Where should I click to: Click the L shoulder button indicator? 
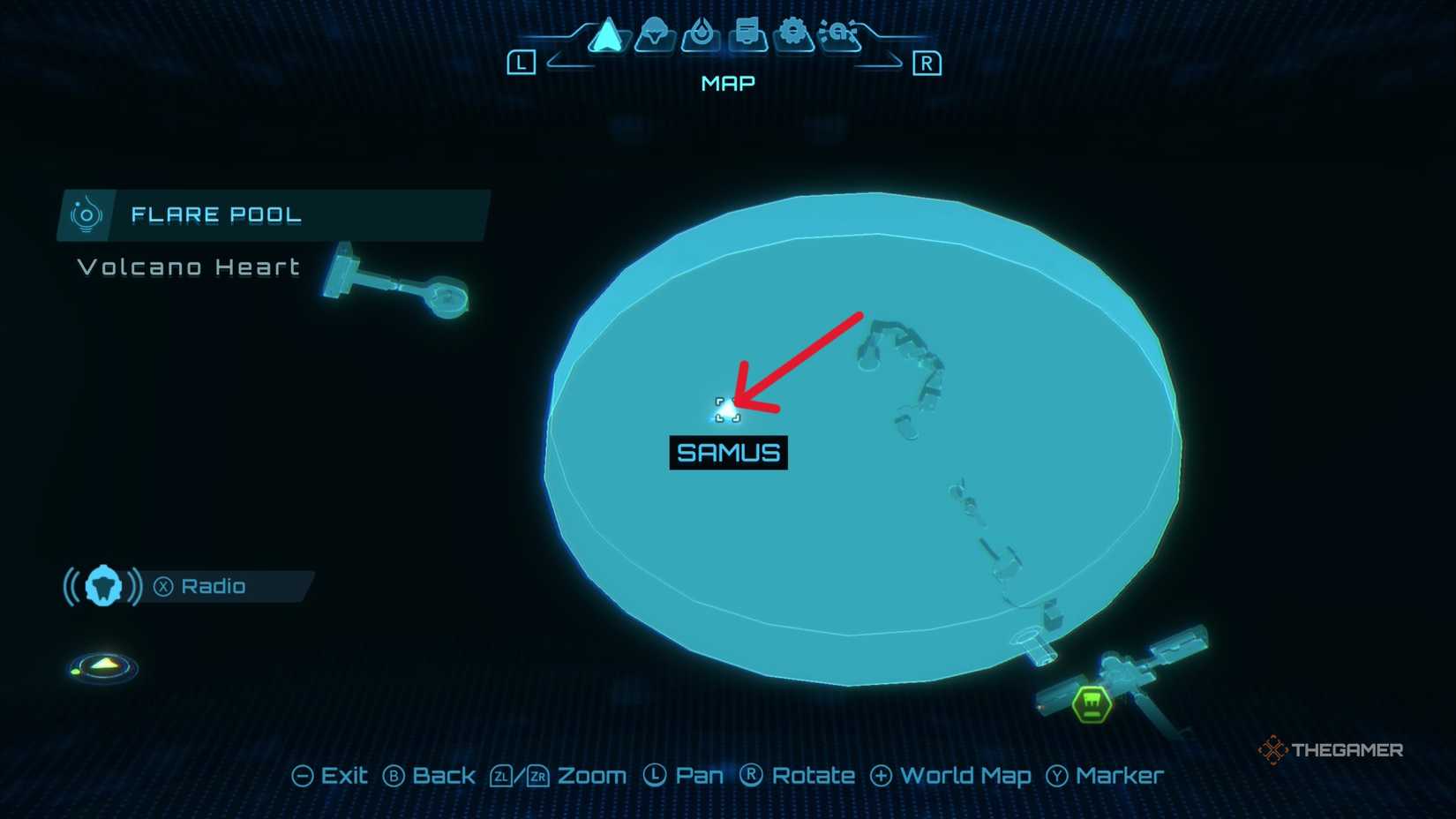click(522, 62)
